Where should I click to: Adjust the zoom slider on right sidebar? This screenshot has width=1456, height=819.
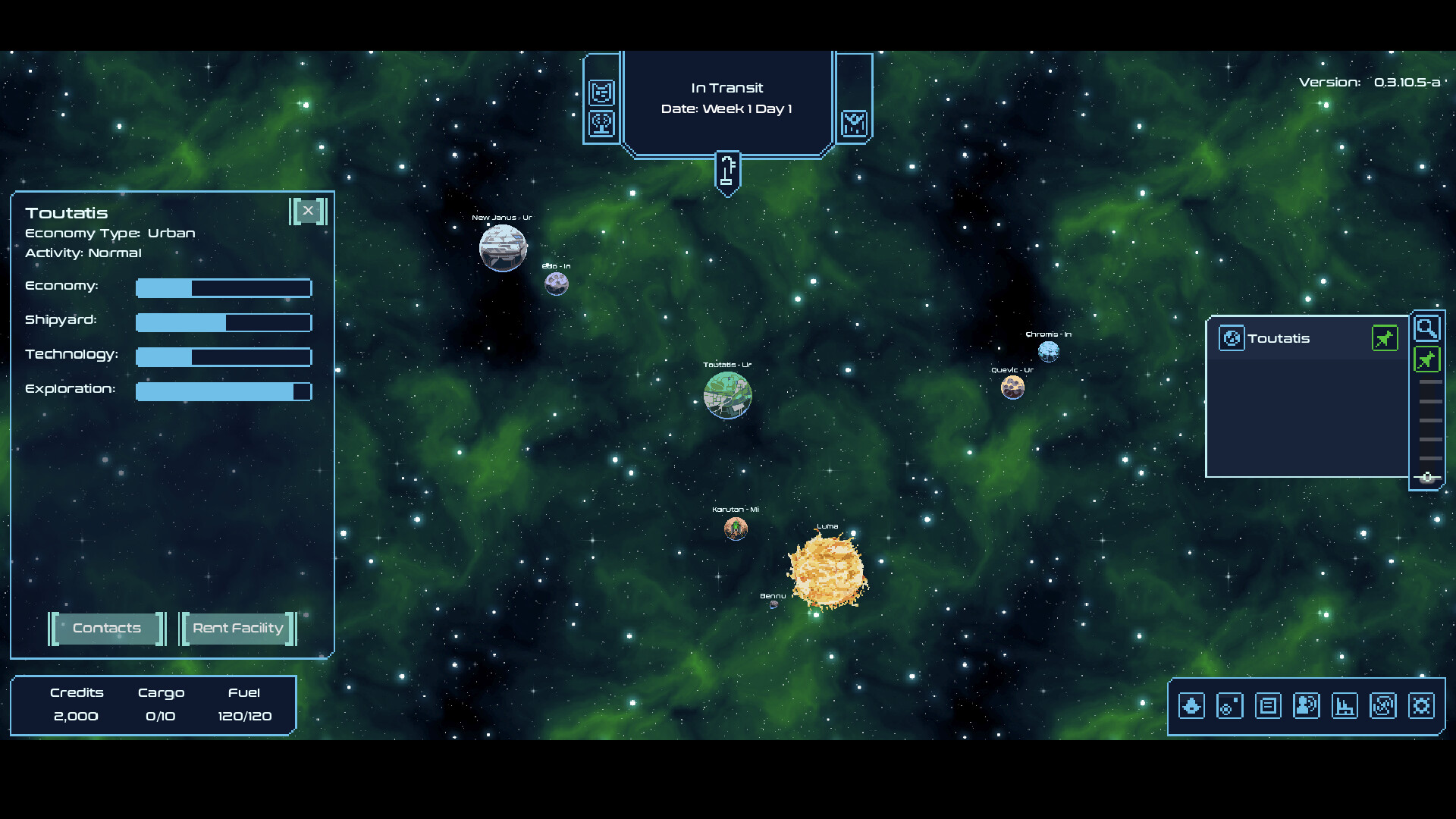(1429, 476)
